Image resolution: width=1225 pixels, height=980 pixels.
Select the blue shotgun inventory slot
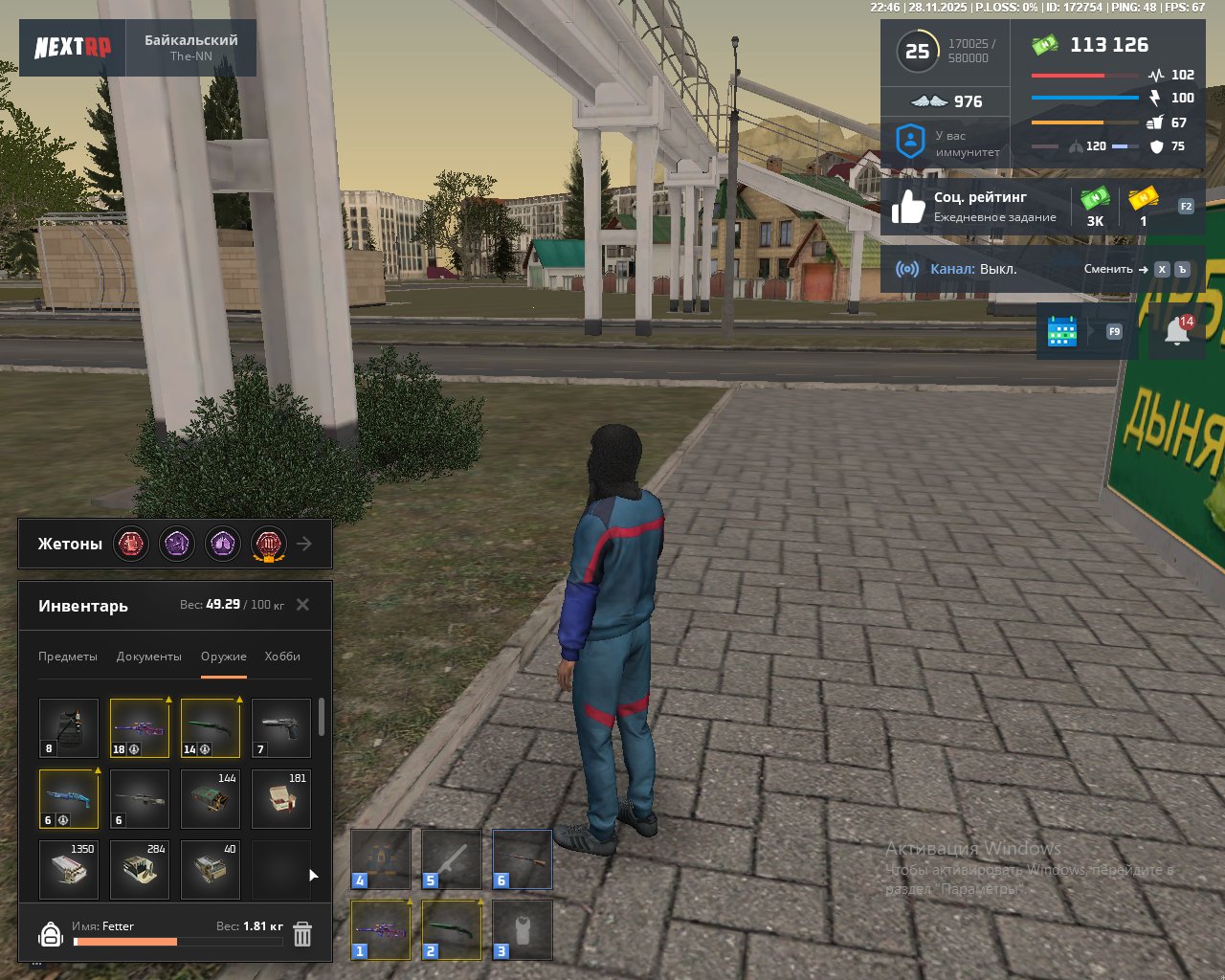69,799
